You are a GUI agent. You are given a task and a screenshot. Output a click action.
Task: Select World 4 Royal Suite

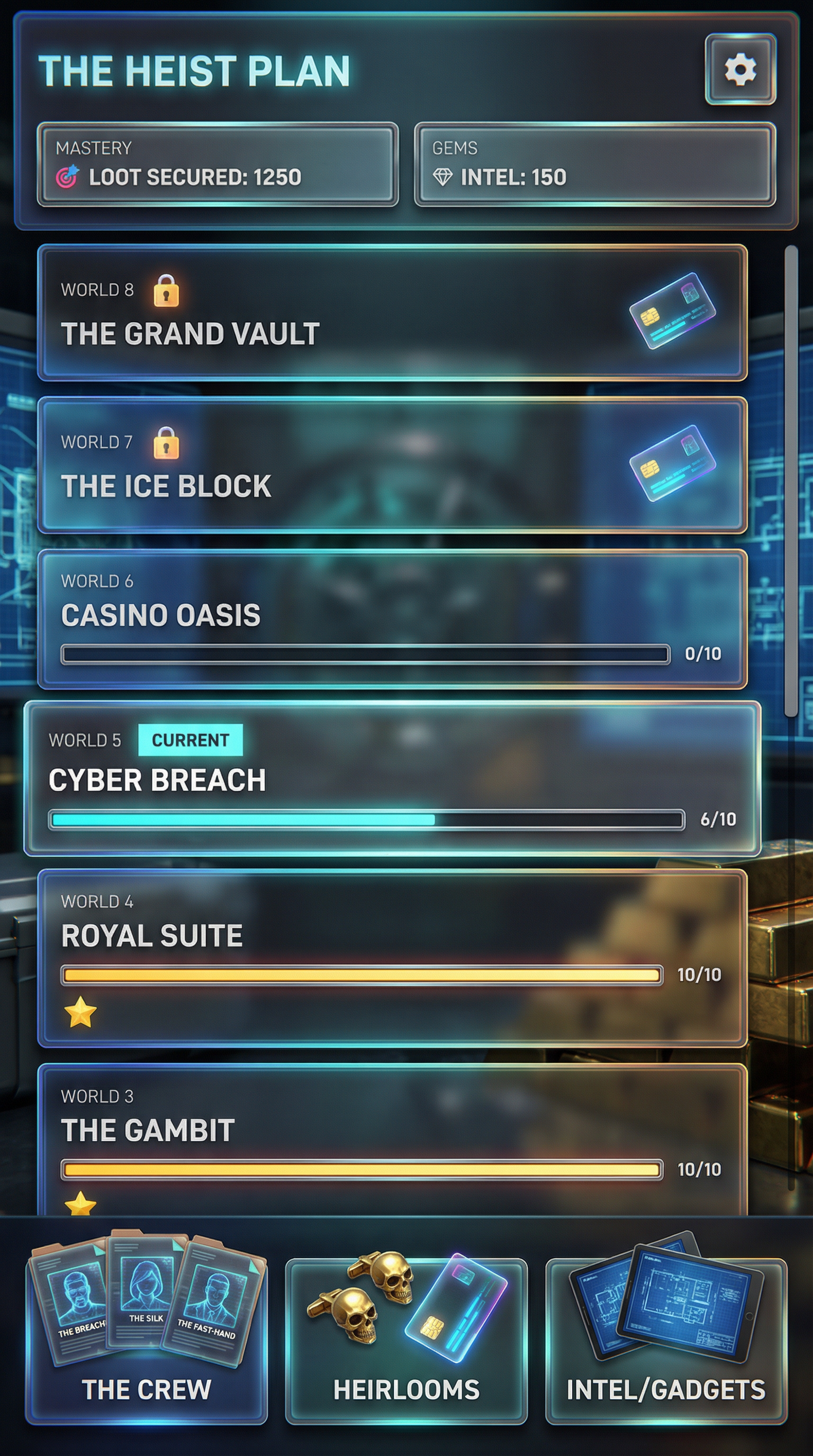pyautogui.click(x=392, y=958)
